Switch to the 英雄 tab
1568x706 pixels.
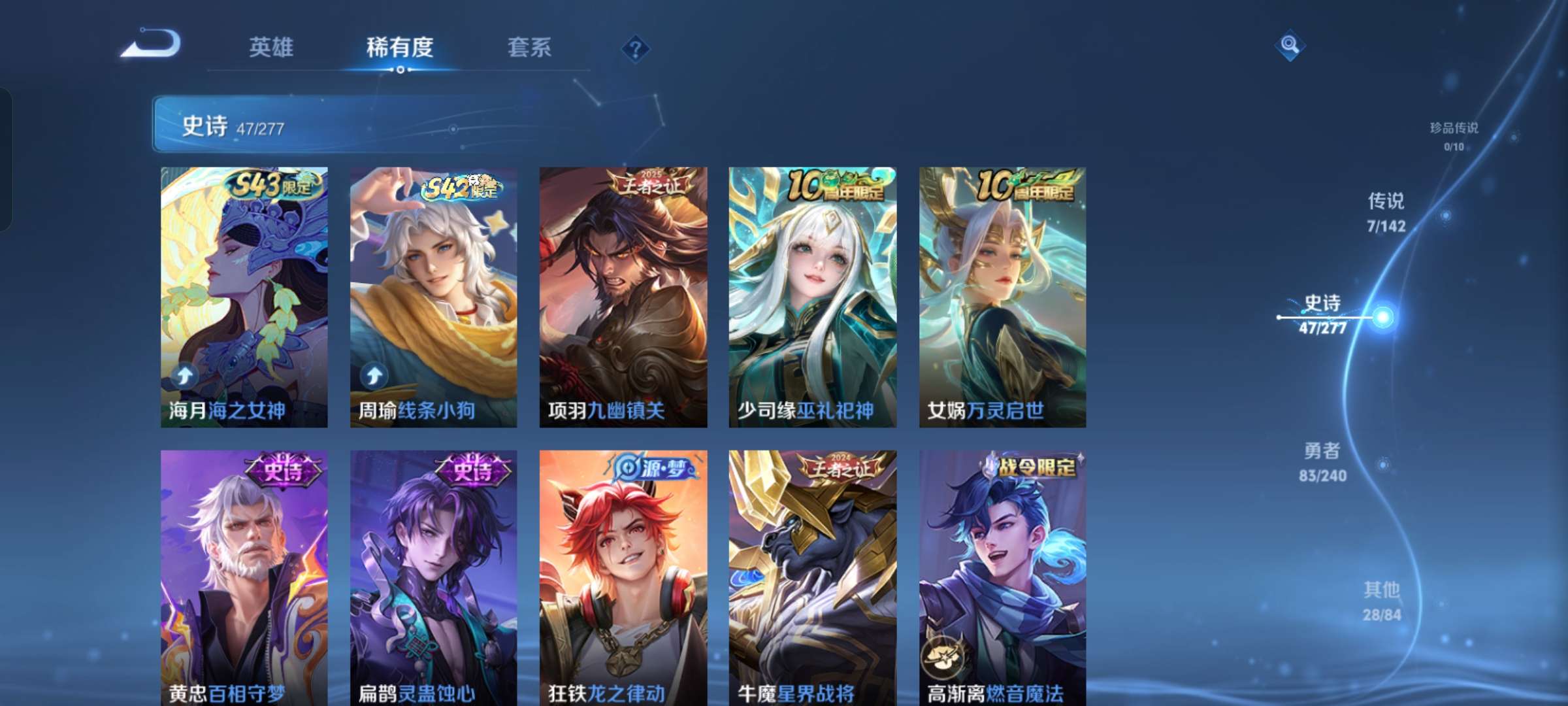[272, 47]
